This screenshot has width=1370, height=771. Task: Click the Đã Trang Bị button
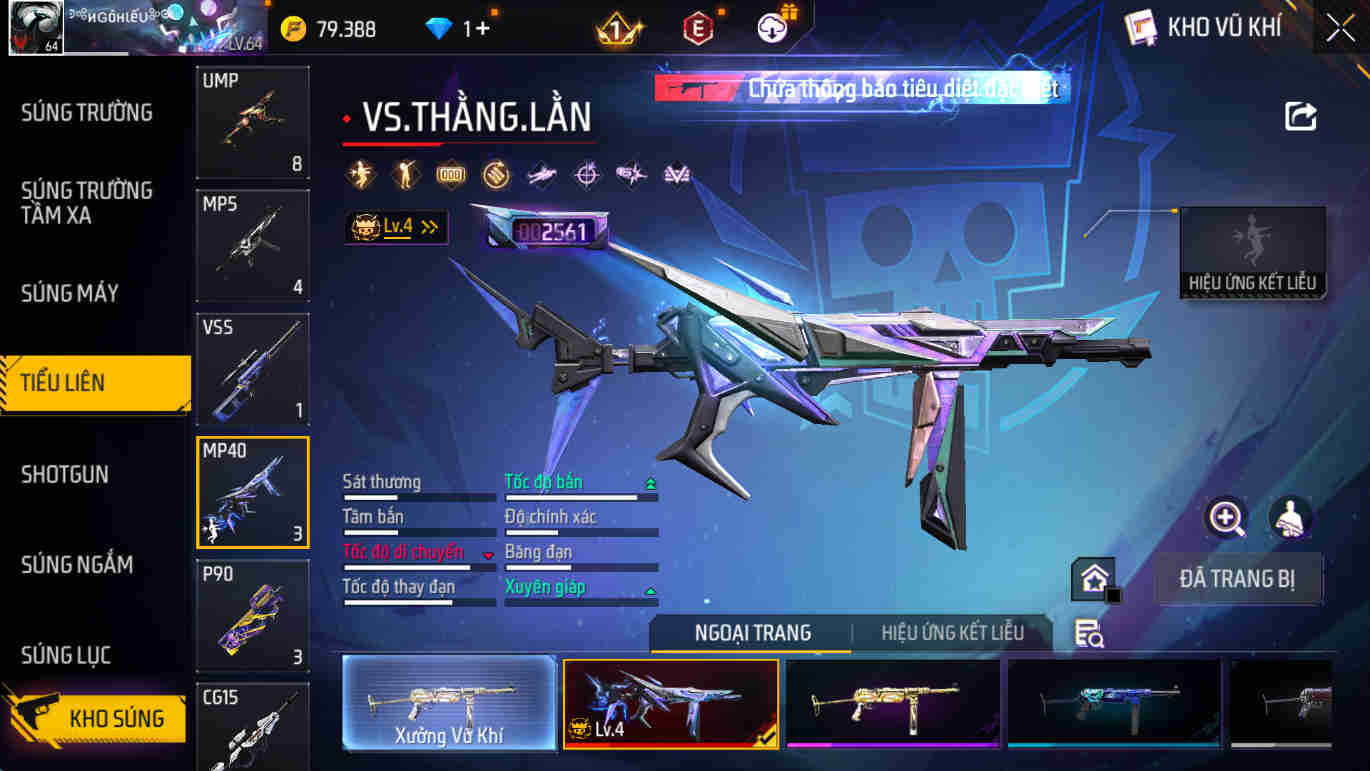pos(1239,578)
